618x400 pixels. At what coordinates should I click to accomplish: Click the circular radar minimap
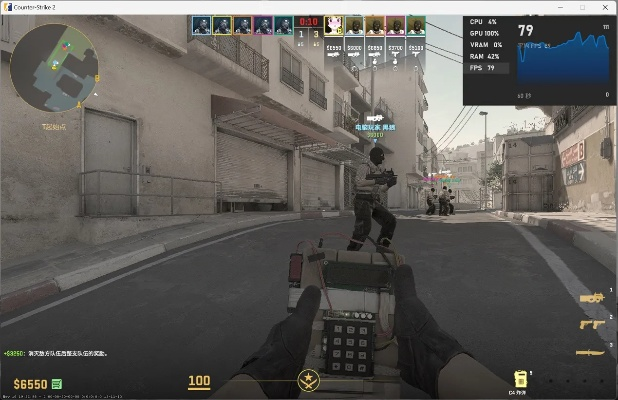point(51,66)
